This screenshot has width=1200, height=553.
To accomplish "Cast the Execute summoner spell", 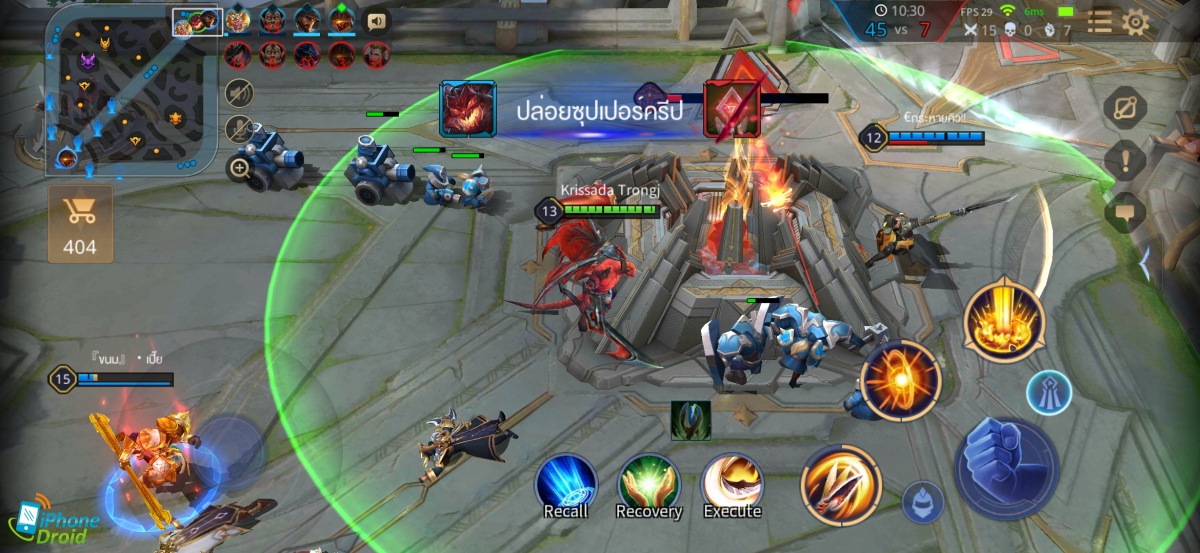I will [732, 484].
